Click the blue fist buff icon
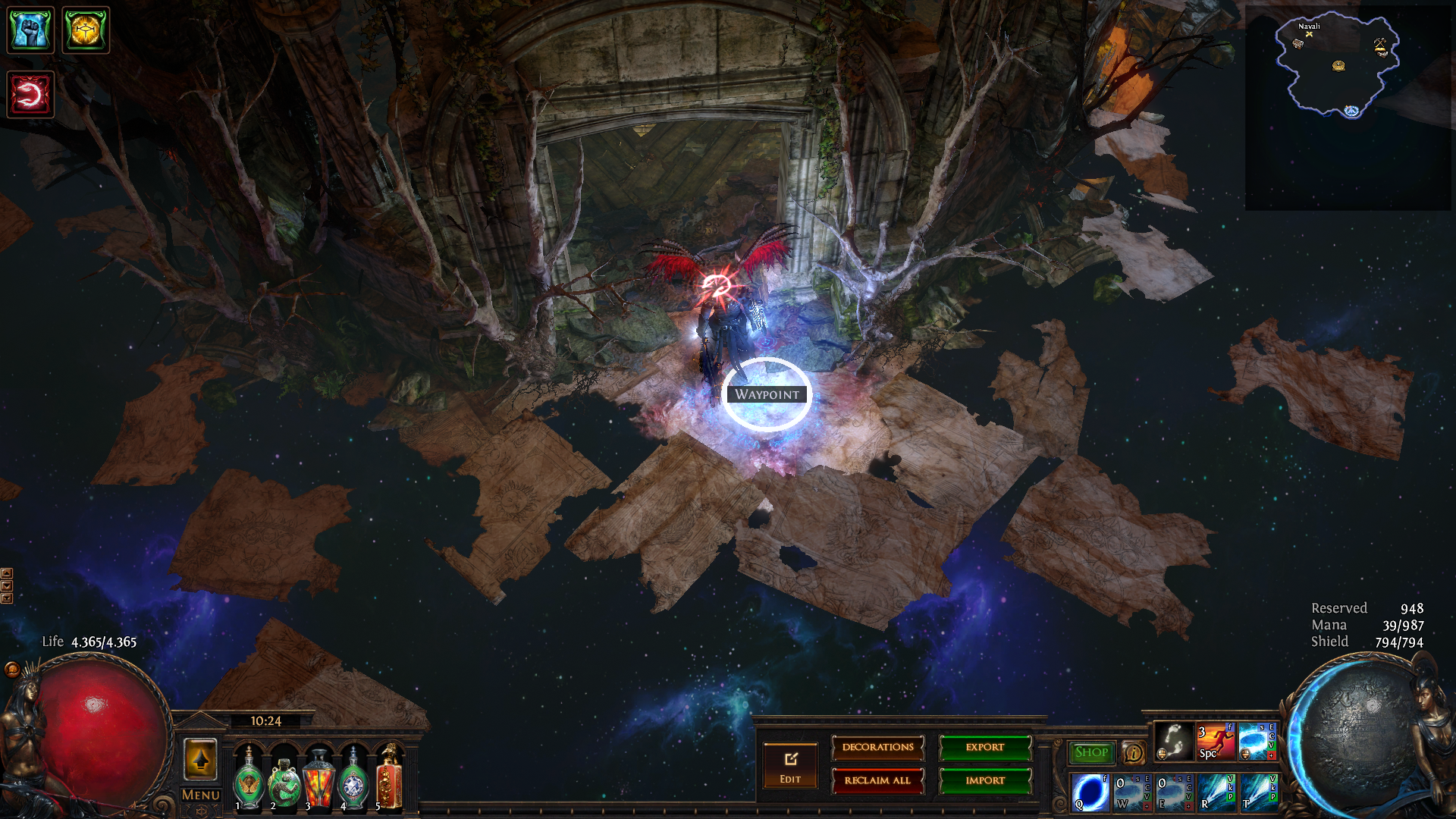This screenshot has height=819, width=1456. pos(30,30)
